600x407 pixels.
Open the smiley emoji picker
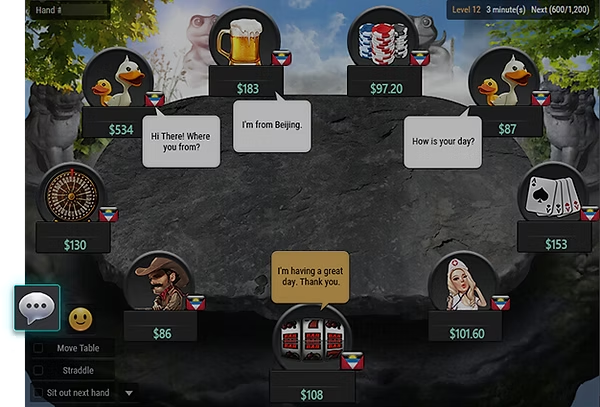click(80, 320)
